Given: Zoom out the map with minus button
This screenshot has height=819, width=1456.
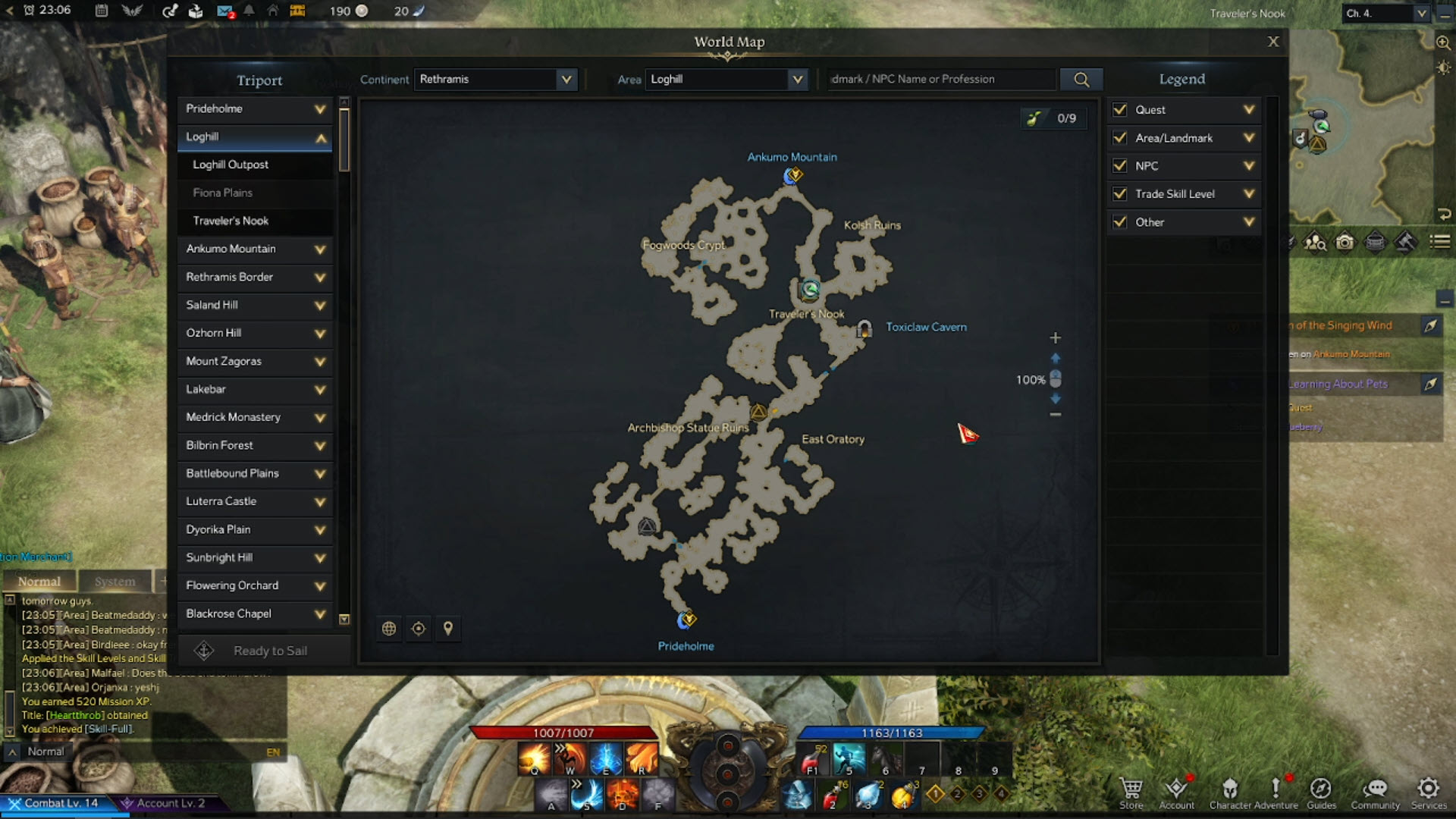Looking at the screenshot, I should [1055, 415].
